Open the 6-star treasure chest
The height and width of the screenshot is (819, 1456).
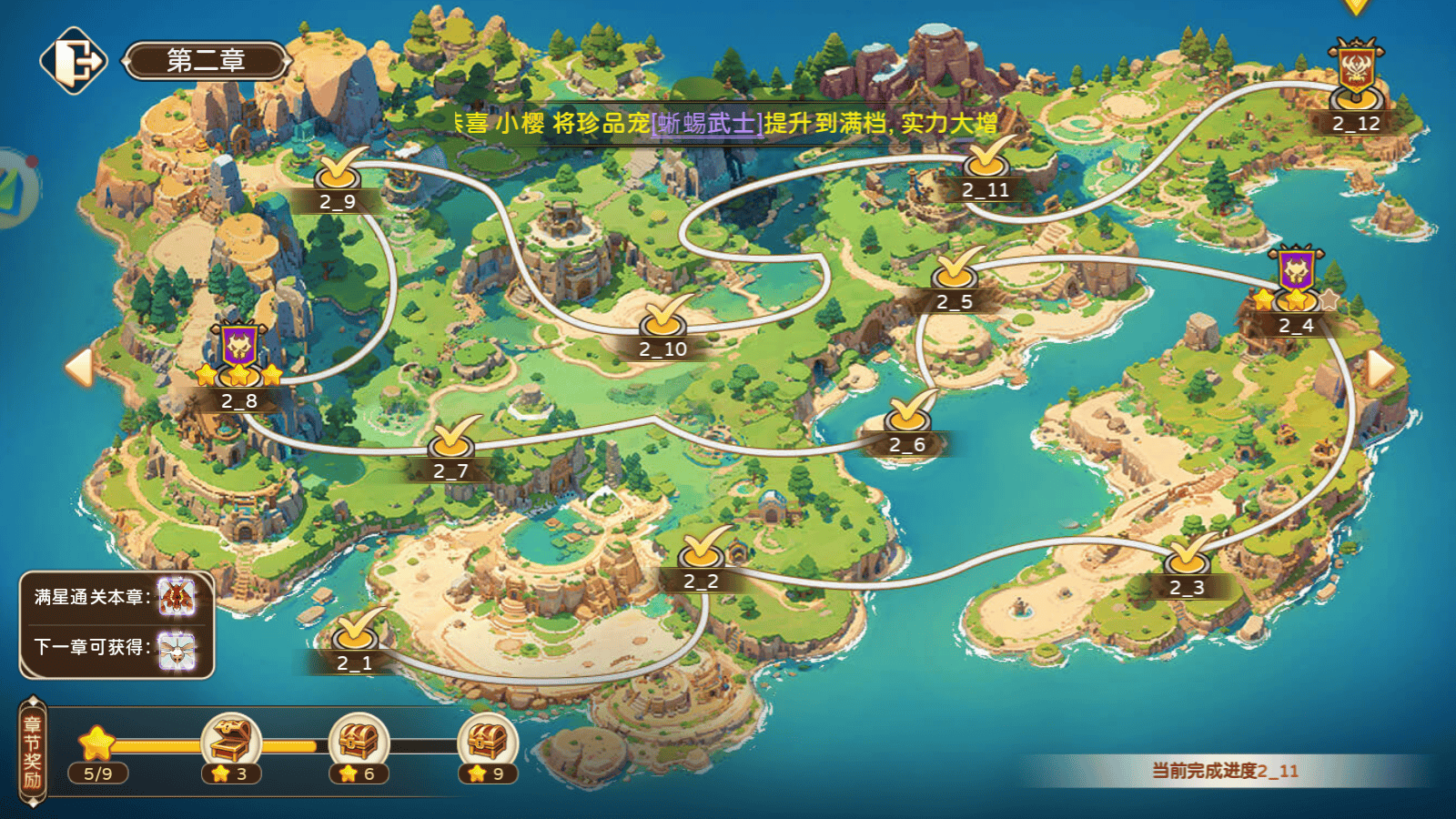point(359,741)
